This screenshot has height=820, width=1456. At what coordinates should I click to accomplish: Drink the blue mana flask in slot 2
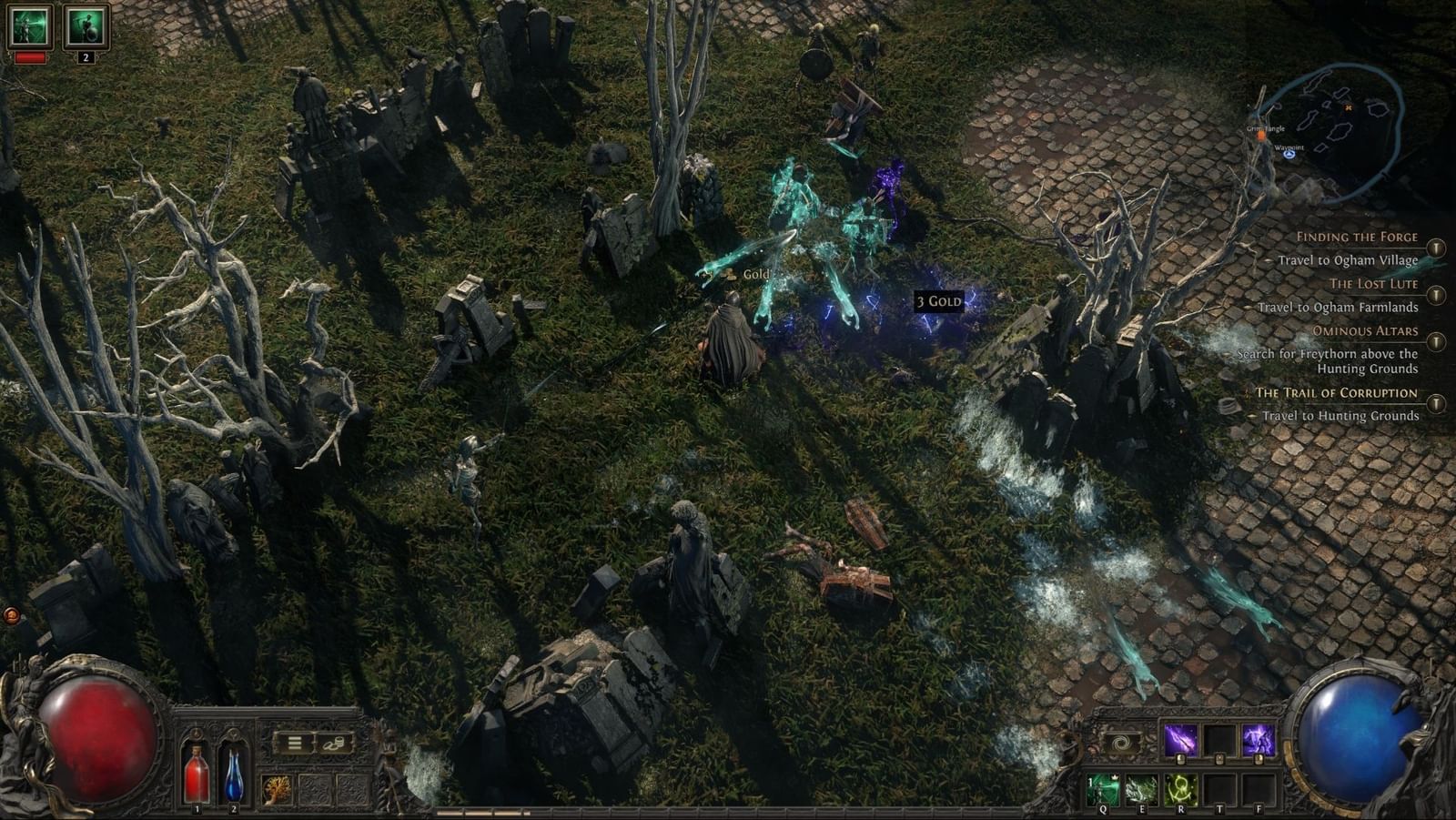pos(233,775)
